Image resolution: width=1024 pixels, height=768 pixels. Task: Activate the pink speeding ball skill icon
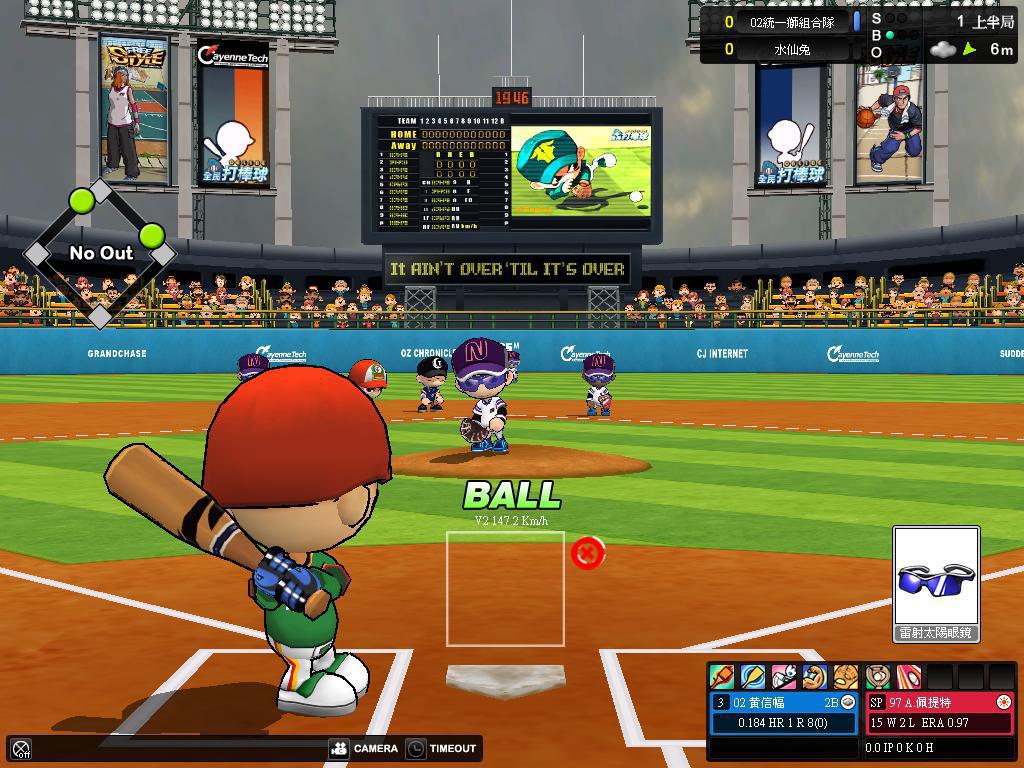pos(909,677)
